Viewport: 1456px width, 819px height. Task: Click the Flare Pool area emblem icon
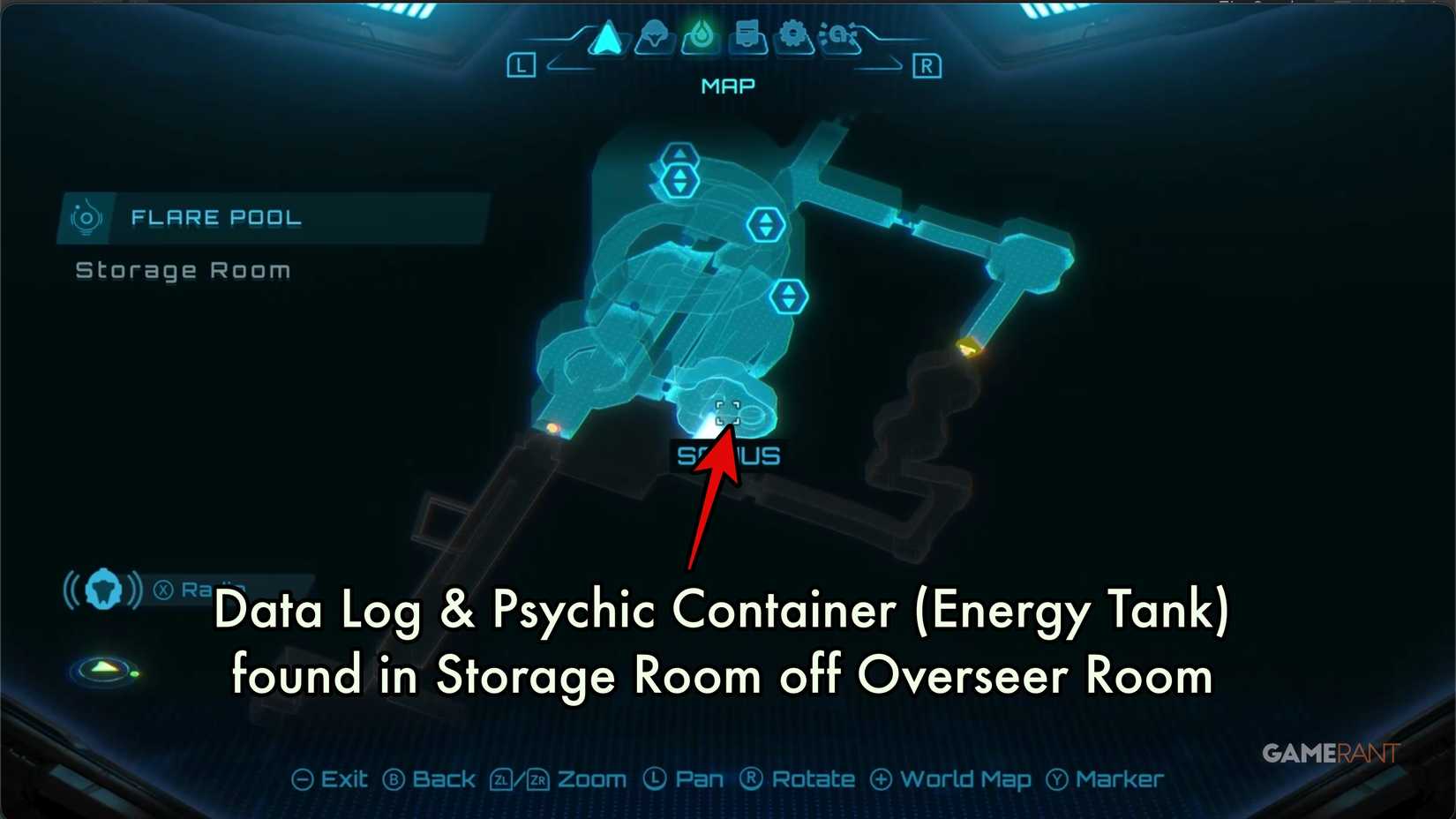coord(86,217)
